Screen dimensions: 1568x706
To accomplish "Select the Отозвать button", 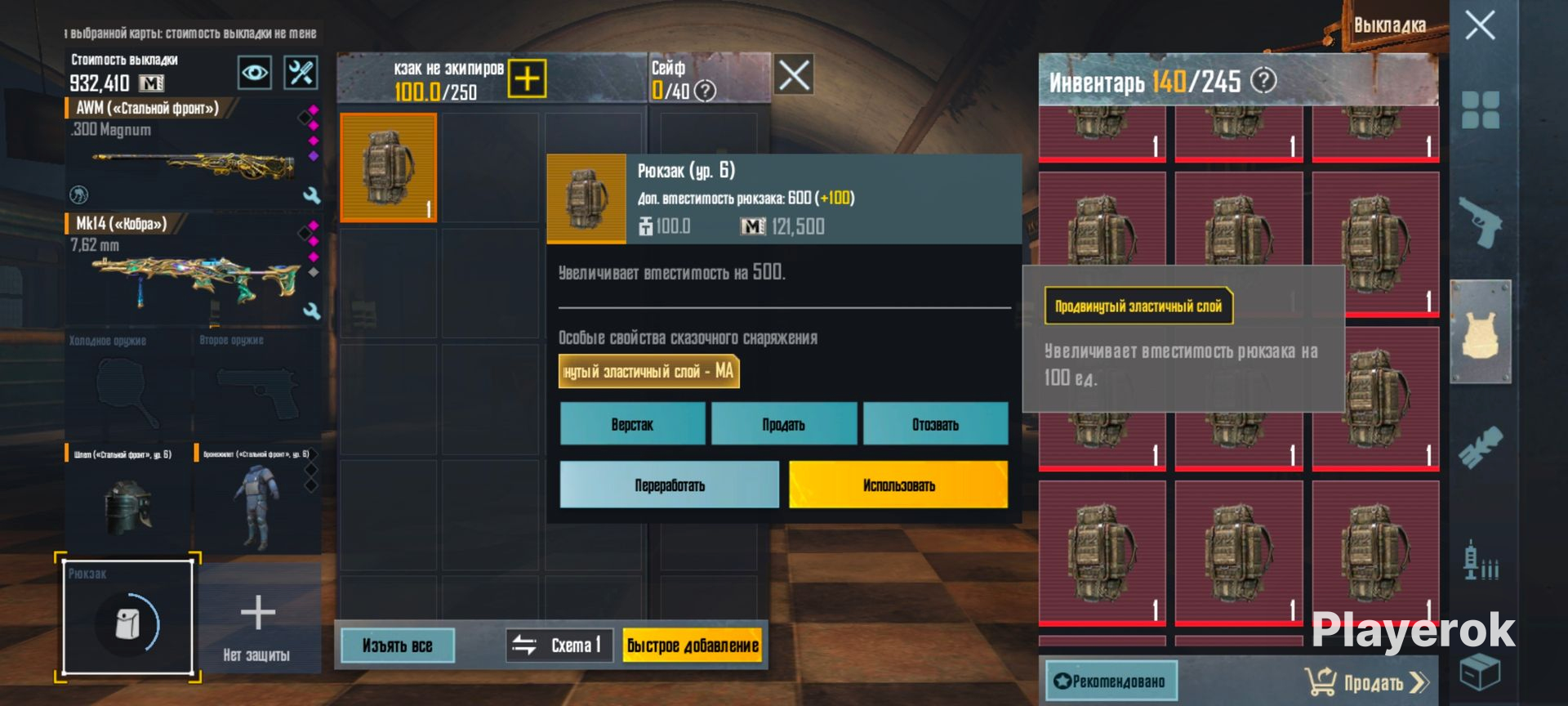I will pyautogui.click(x=935, y=424).
